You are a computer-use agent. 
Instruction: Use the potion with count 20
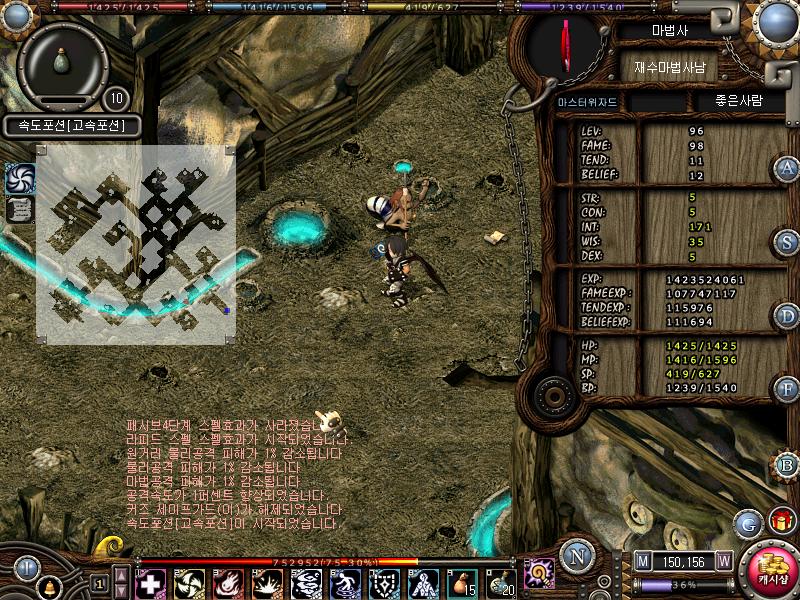point(500,582)
